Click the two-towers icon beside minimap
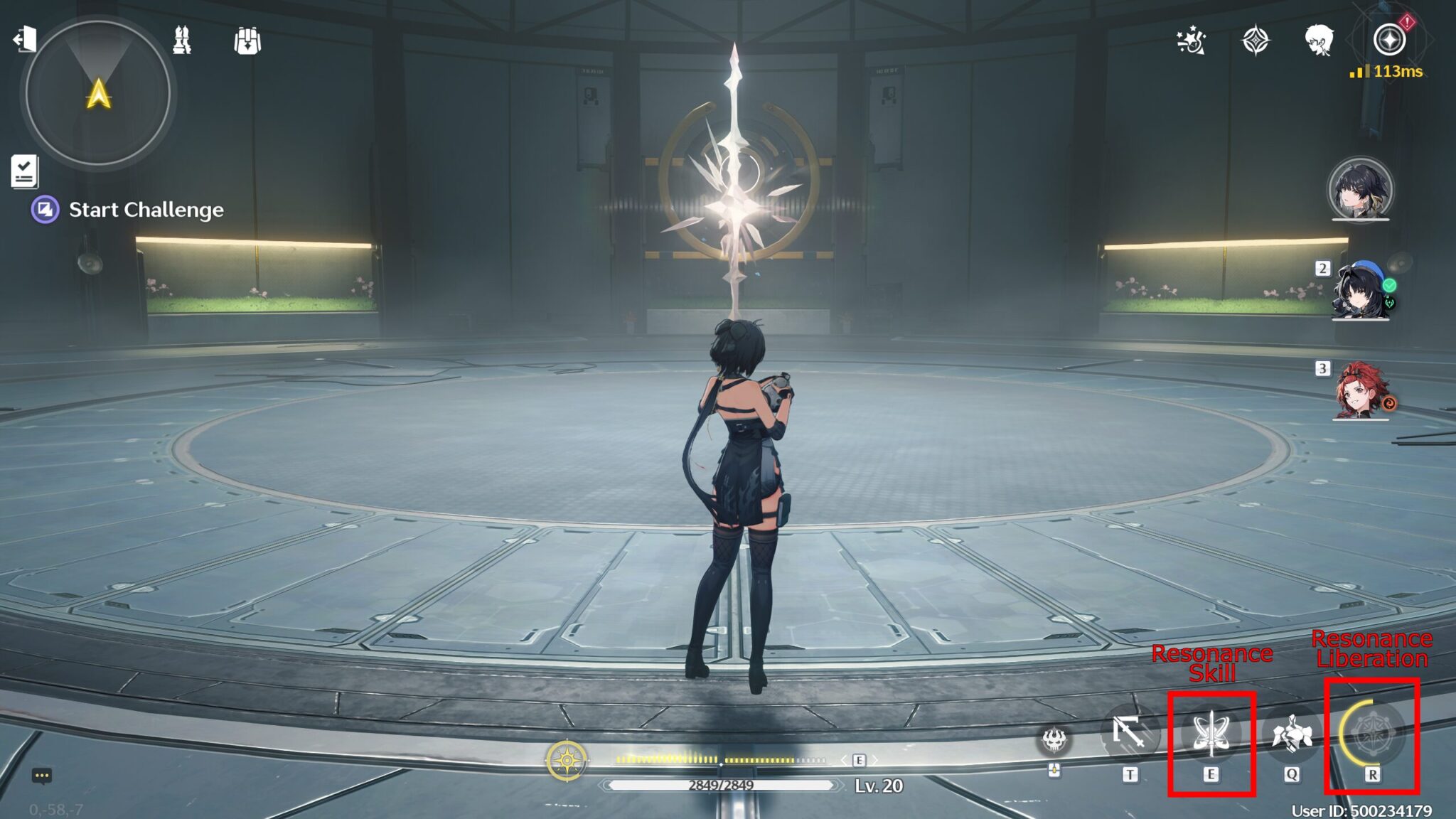Viewport: 1456px width, 819px height. 182,41
